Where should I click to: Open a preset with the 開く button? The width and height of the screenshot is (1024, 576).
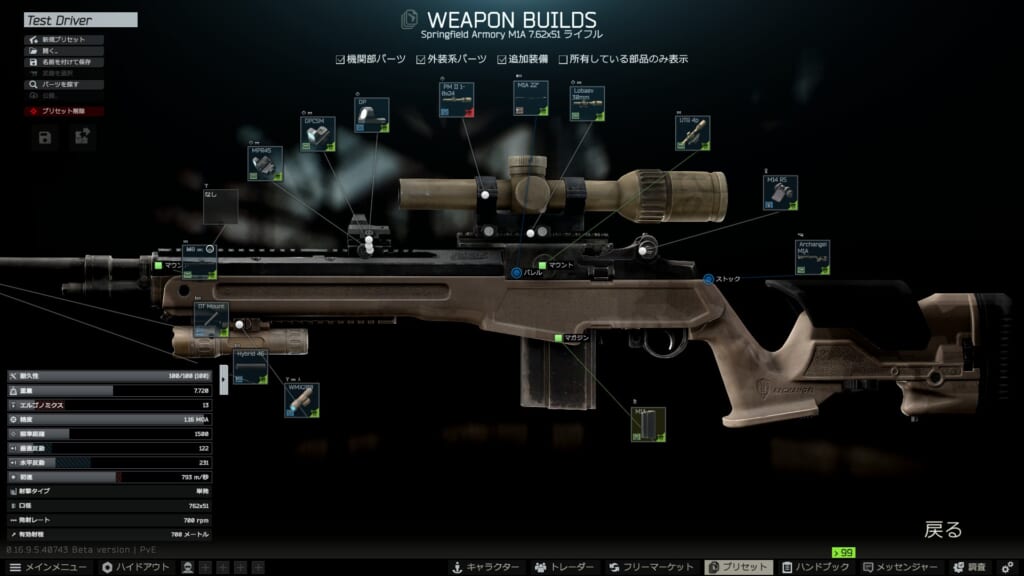coord(50,51)
